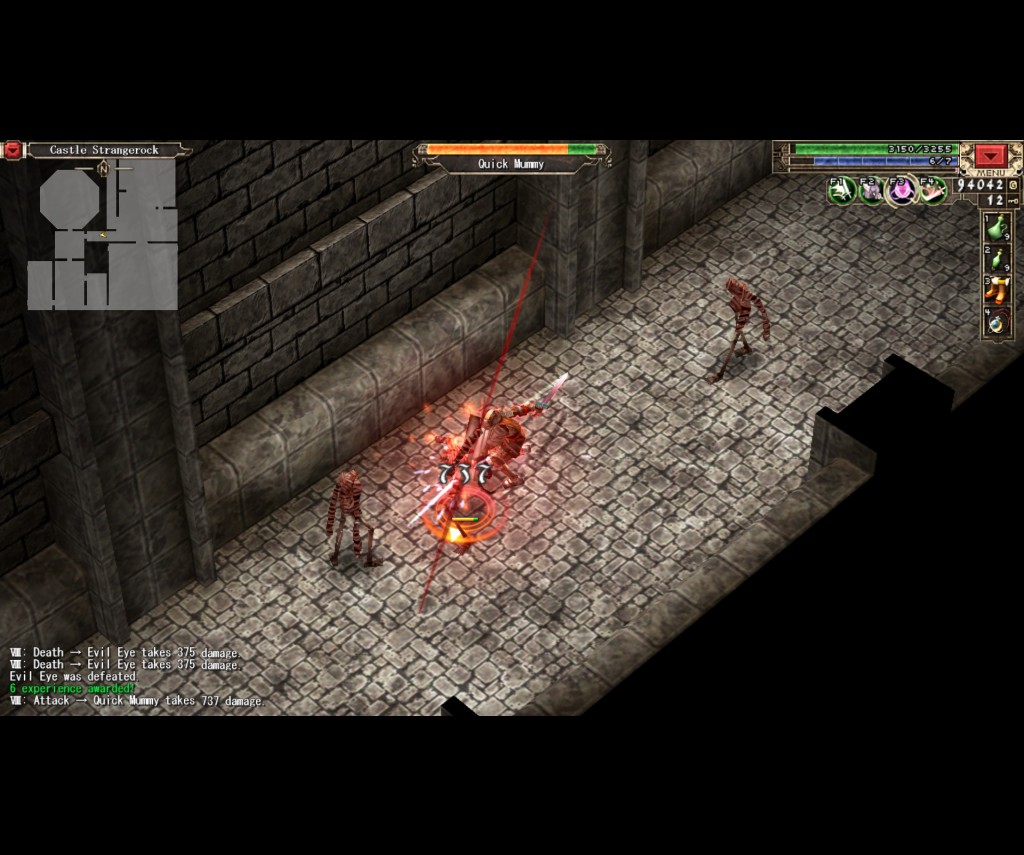Use the blue orb amulet in slot 4

click(997, 322)
